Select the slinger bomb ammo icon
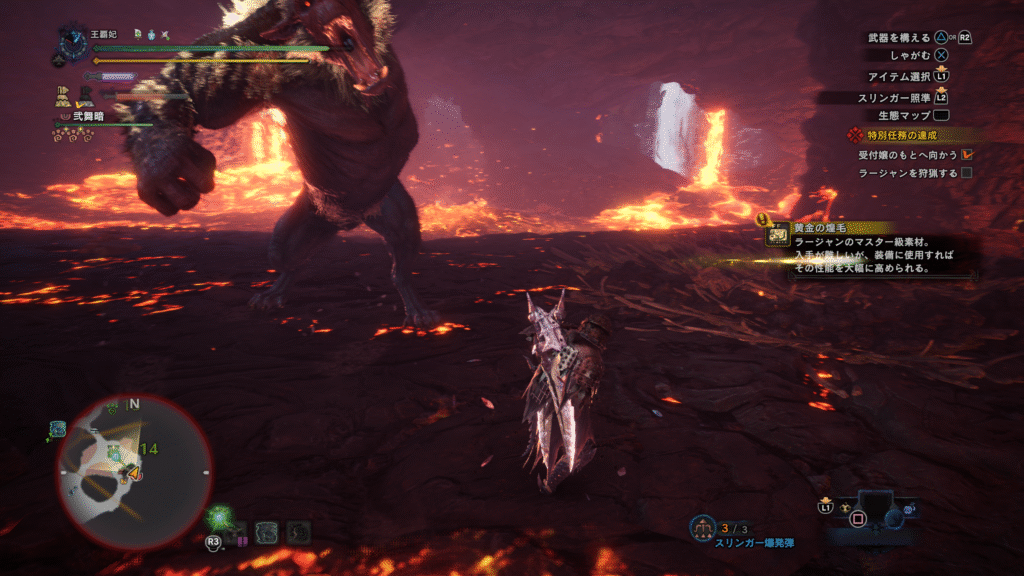 coord(704,526)
